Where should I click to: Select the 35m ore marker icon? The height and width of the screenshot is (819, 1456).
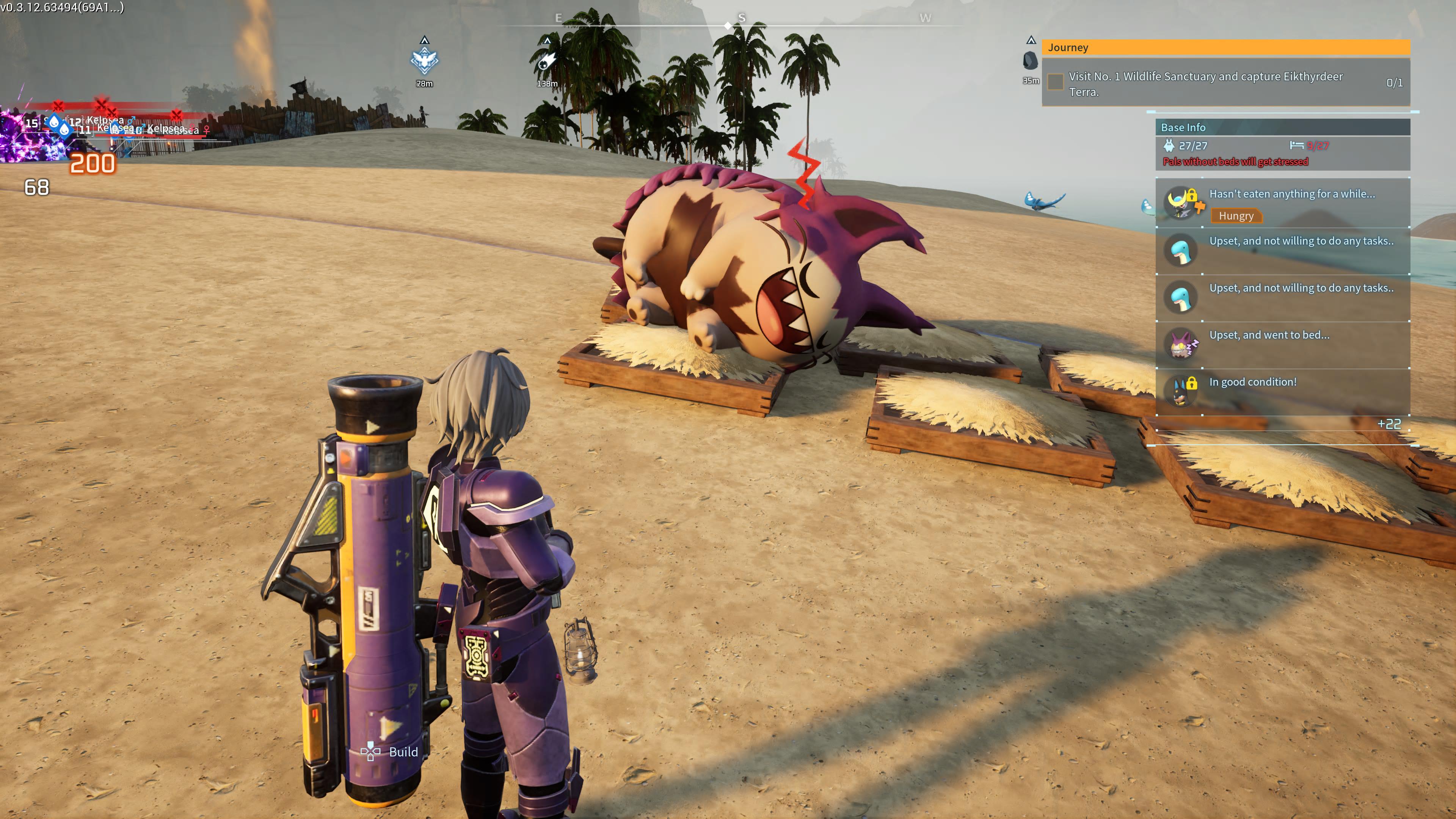(1031, 61)
